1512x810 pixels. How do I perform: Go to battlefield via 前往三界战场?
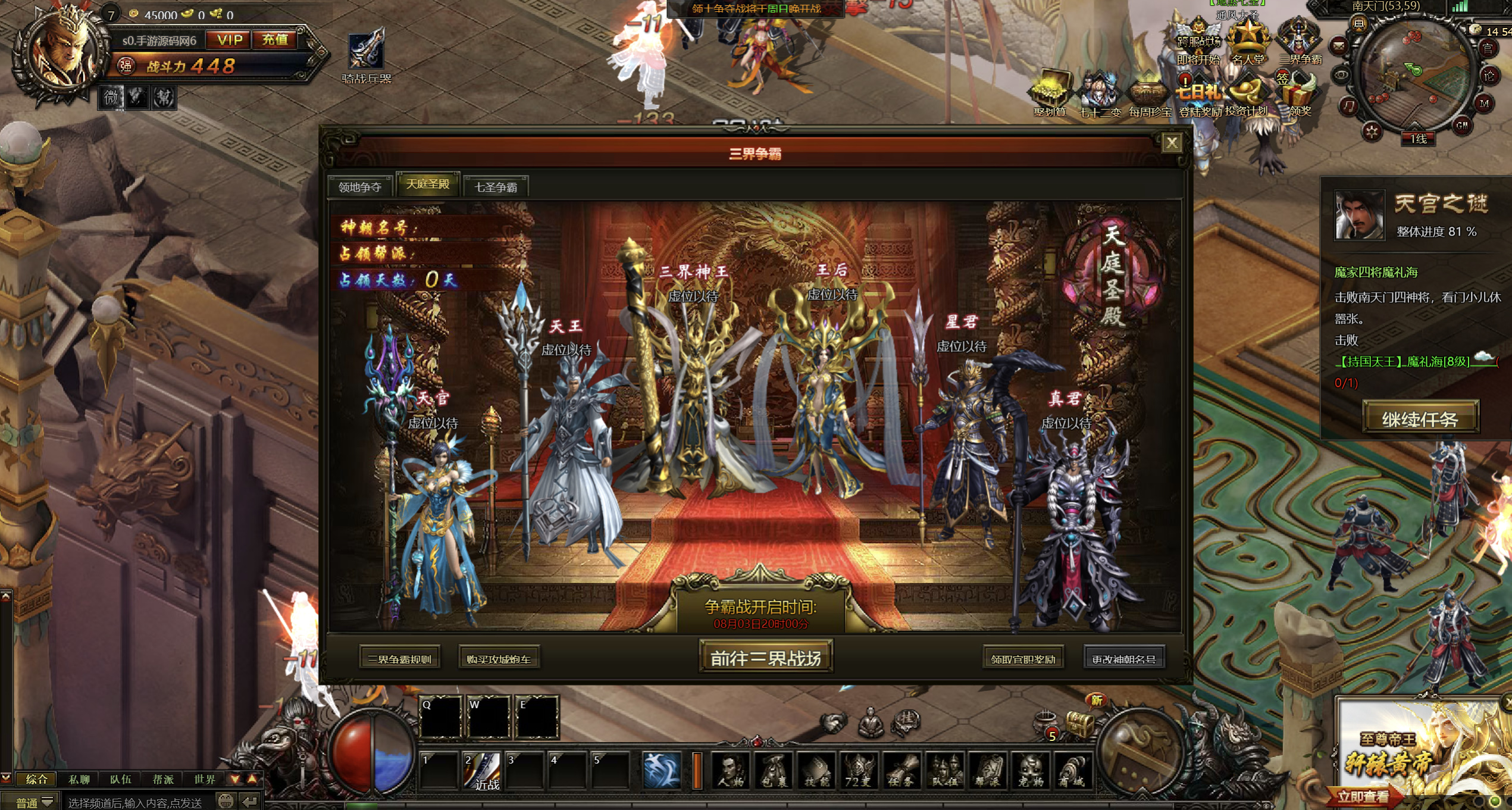pyautogui.click(x=765, y=658)
